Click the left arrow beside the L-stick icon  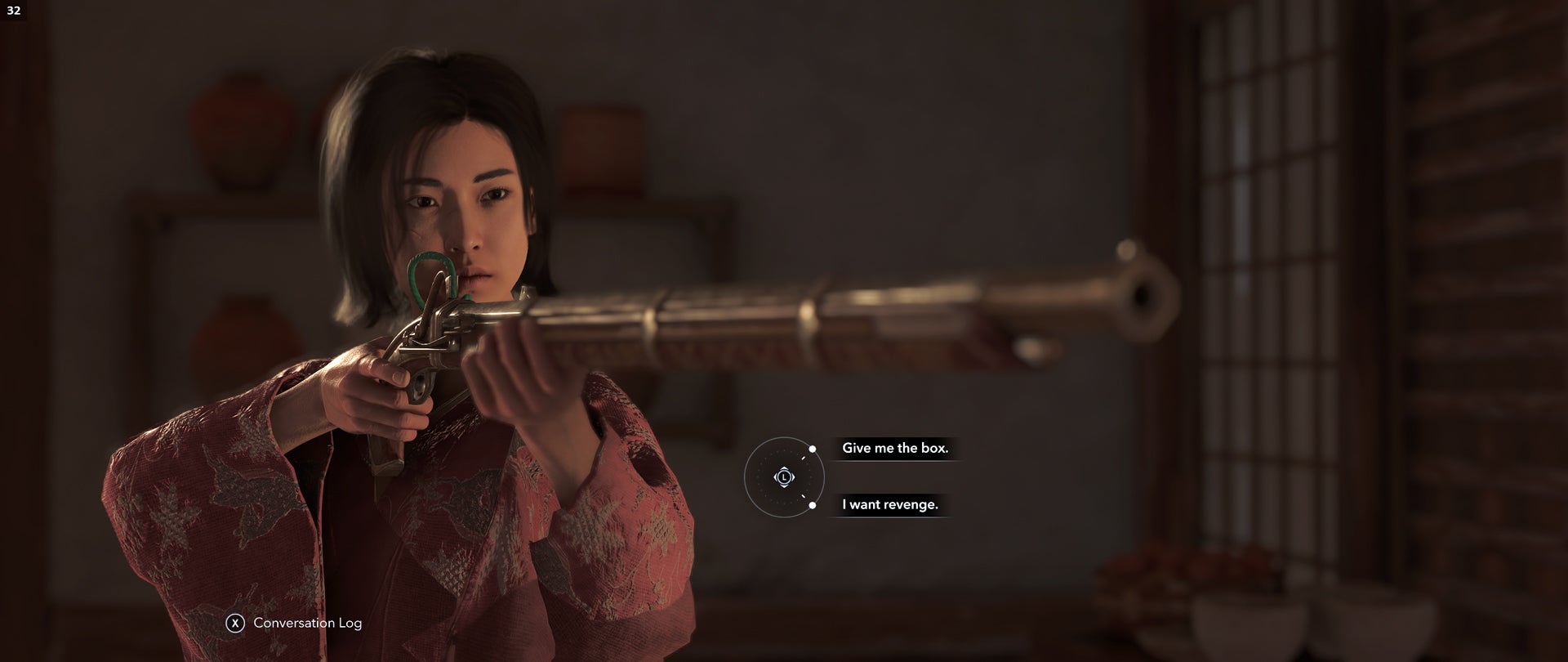tap(776, 477)
